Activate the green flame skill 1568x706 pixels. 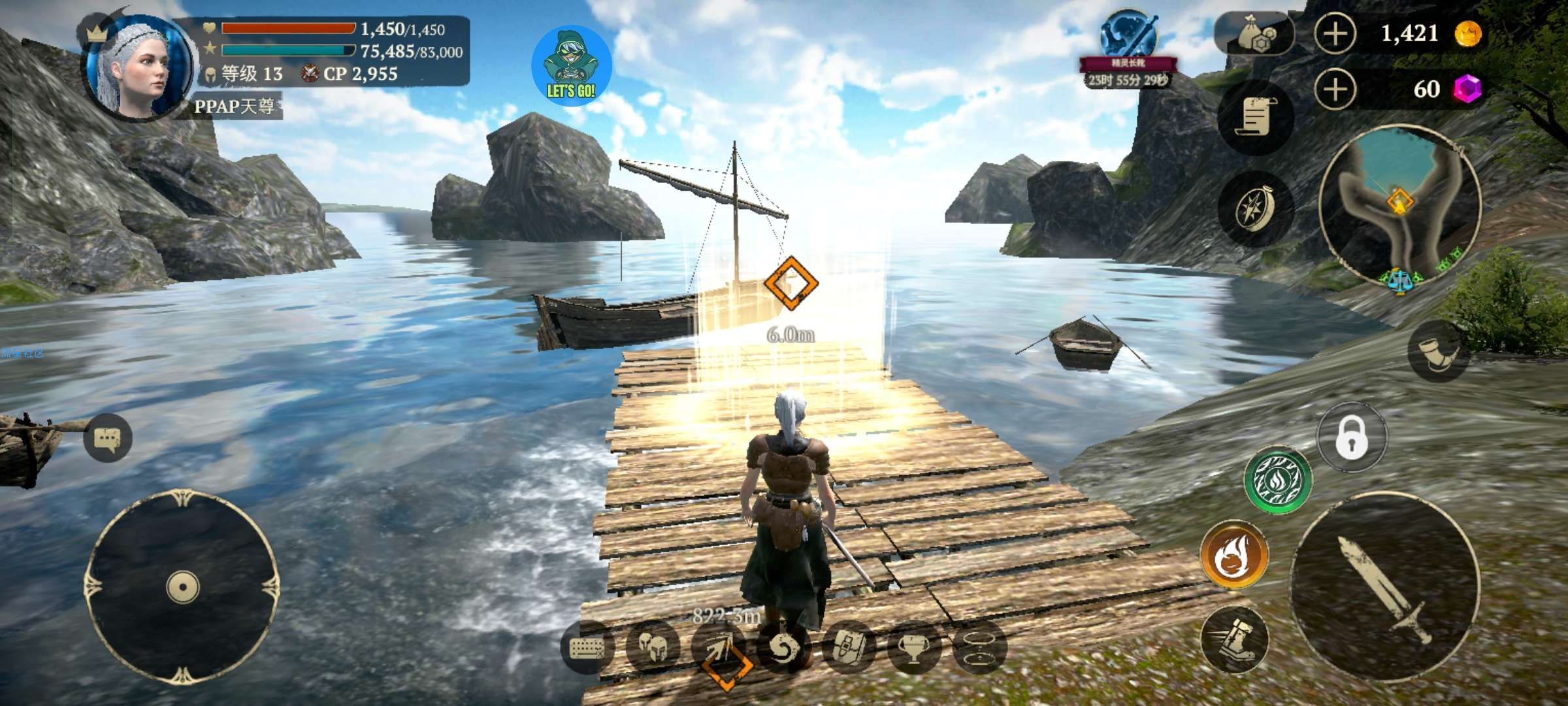(x=1277, y=480)
